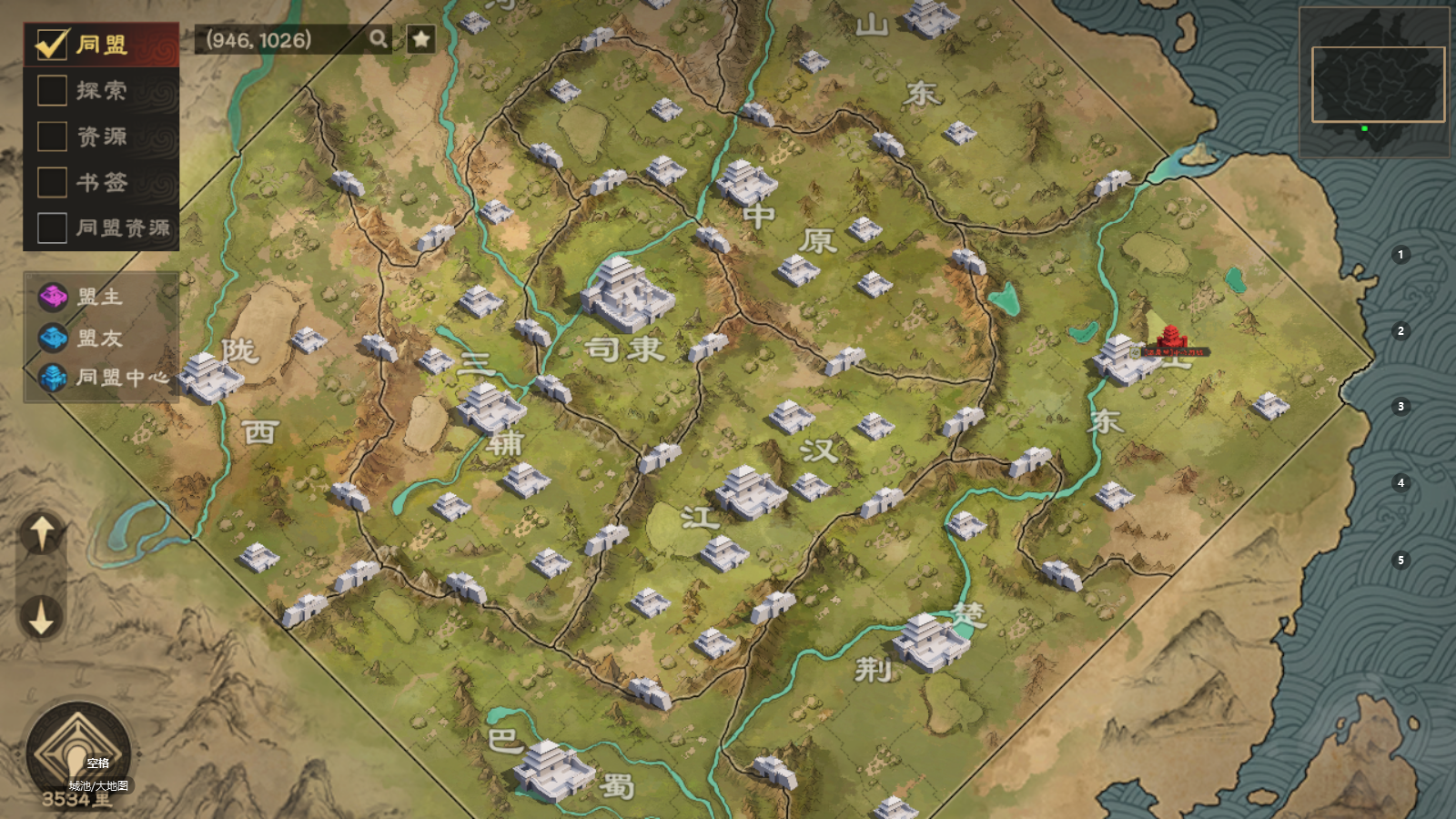Screen dimensions: 1456x819
Task: Enable the 探索 filter checkbox
Action: pos(52,90)
